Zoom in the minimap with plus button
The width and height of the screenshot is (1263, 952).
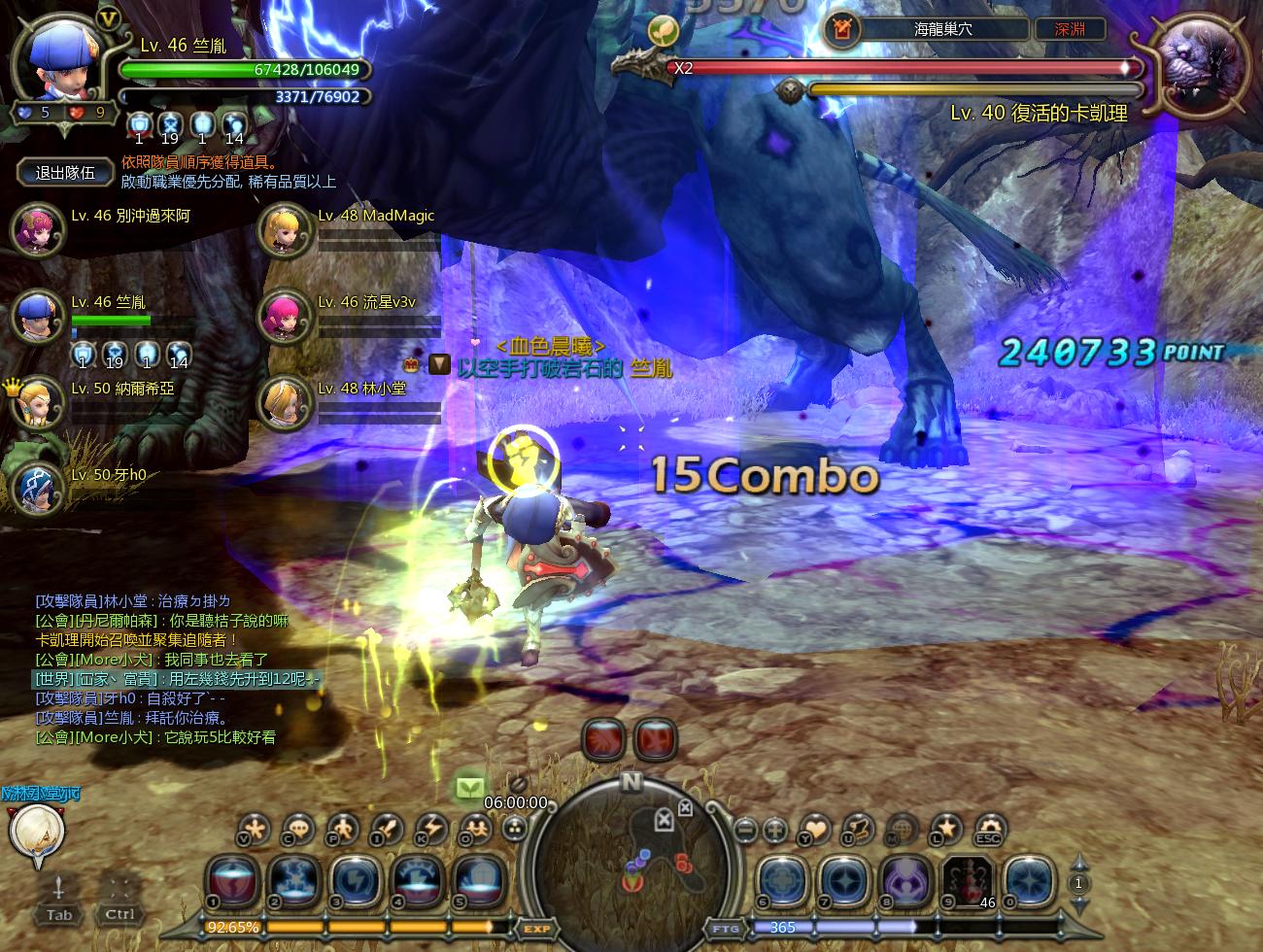tap(774, 831)
